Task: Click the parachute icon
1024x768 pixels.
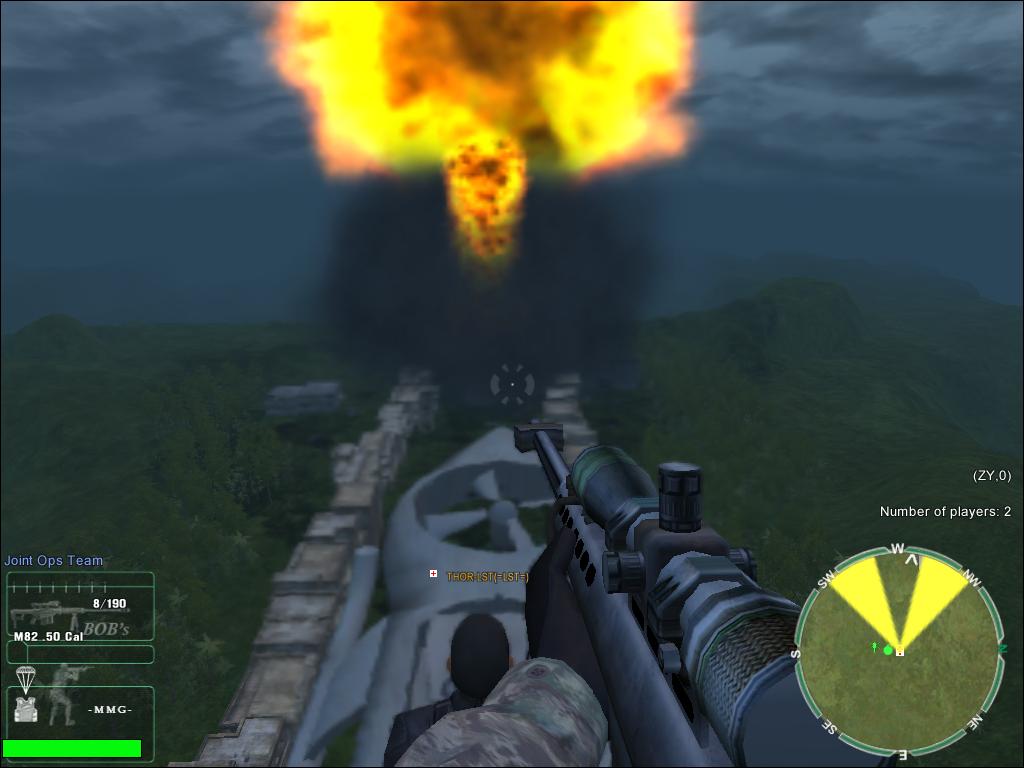Action: coord(27,679)
